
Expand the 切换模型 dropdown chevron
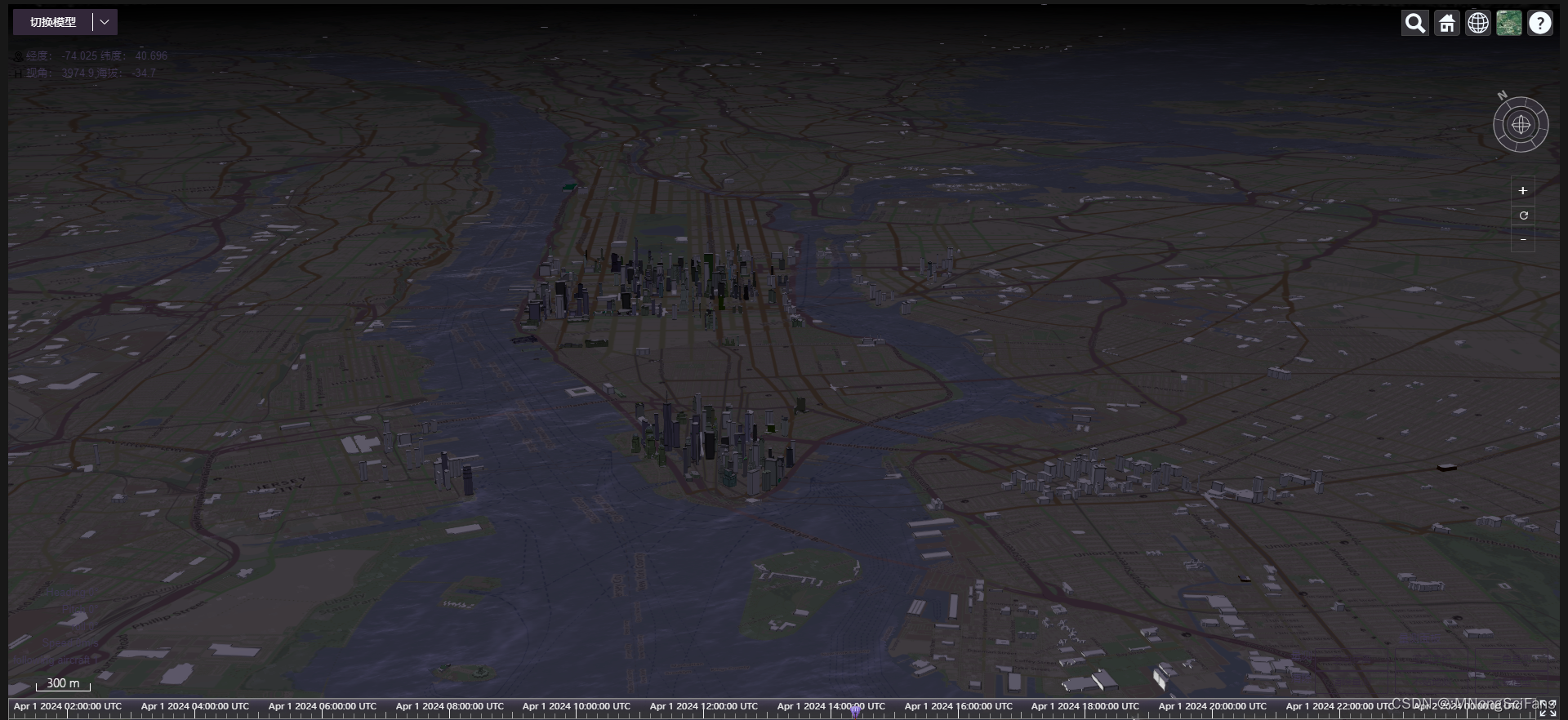104,22
